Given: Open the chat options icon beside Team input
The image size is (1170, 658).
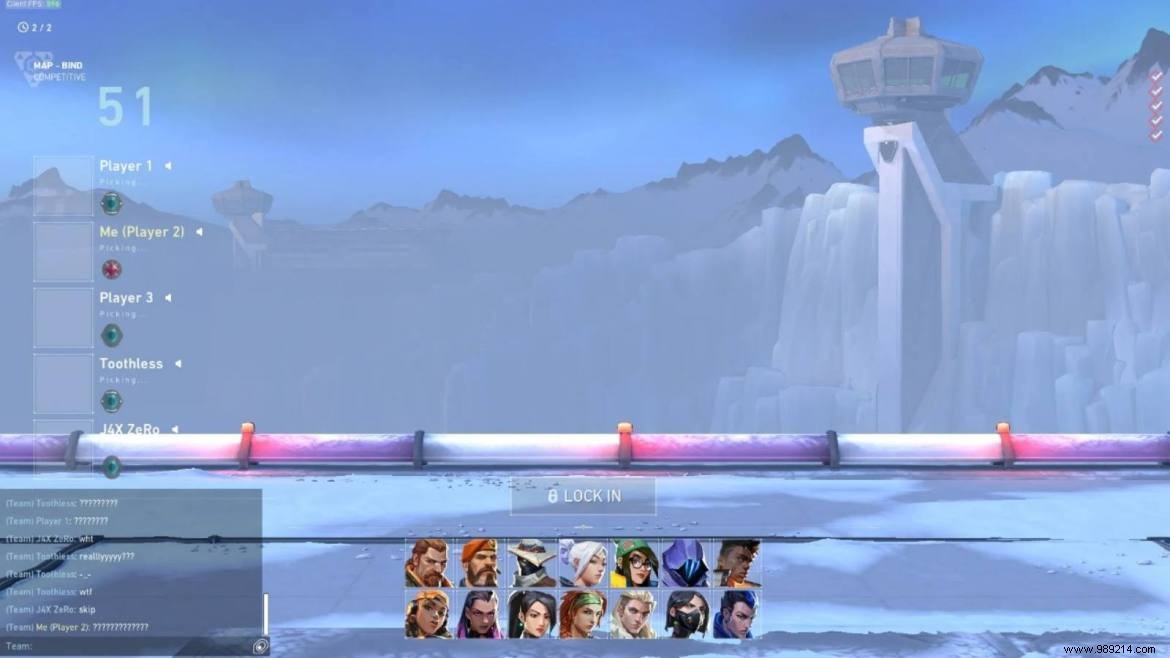Looking at the screenshot, I should coord(260,647).
